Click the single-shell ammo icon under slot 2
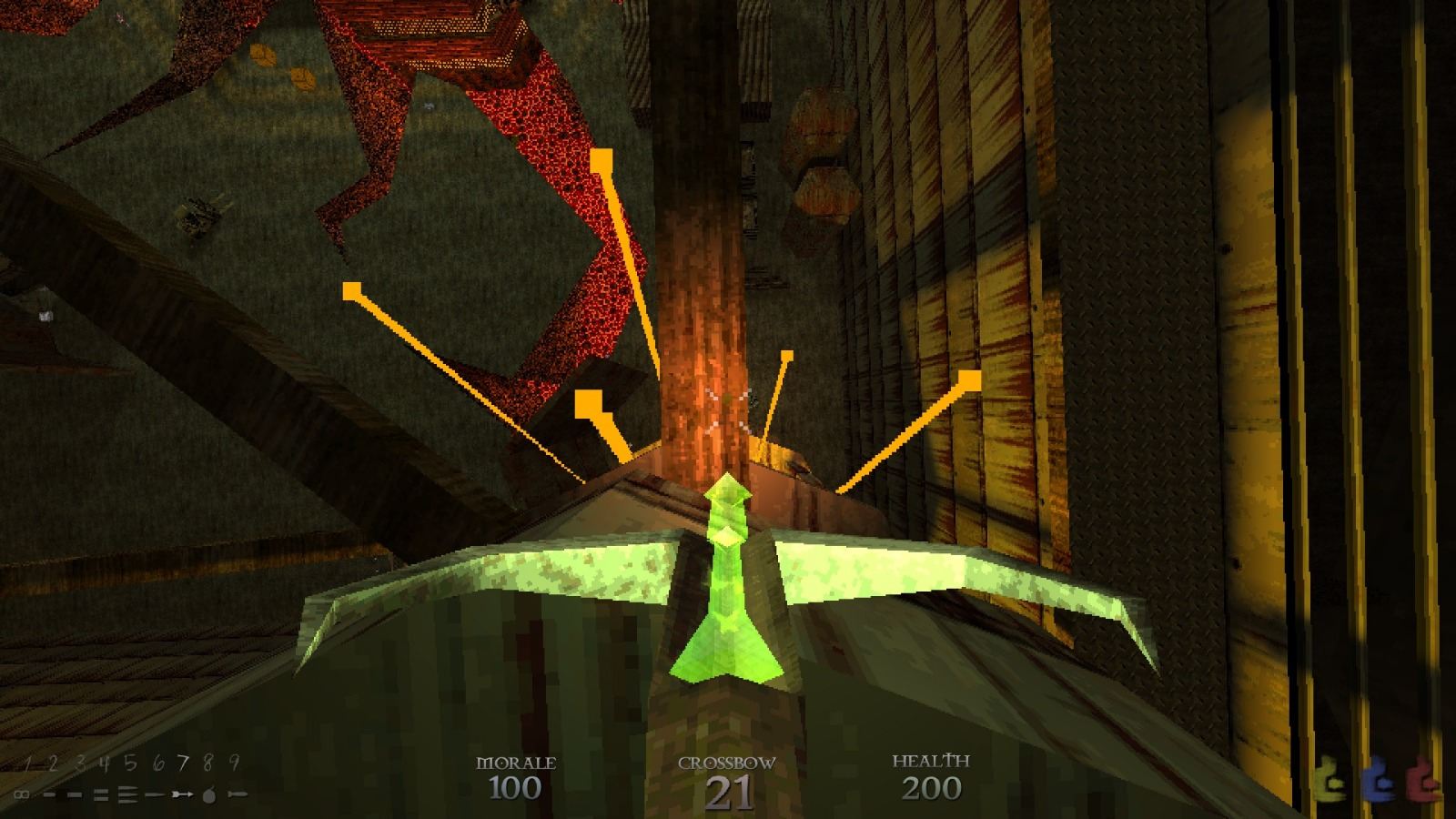Viewport: 1456px width, 819px height. 49,794
